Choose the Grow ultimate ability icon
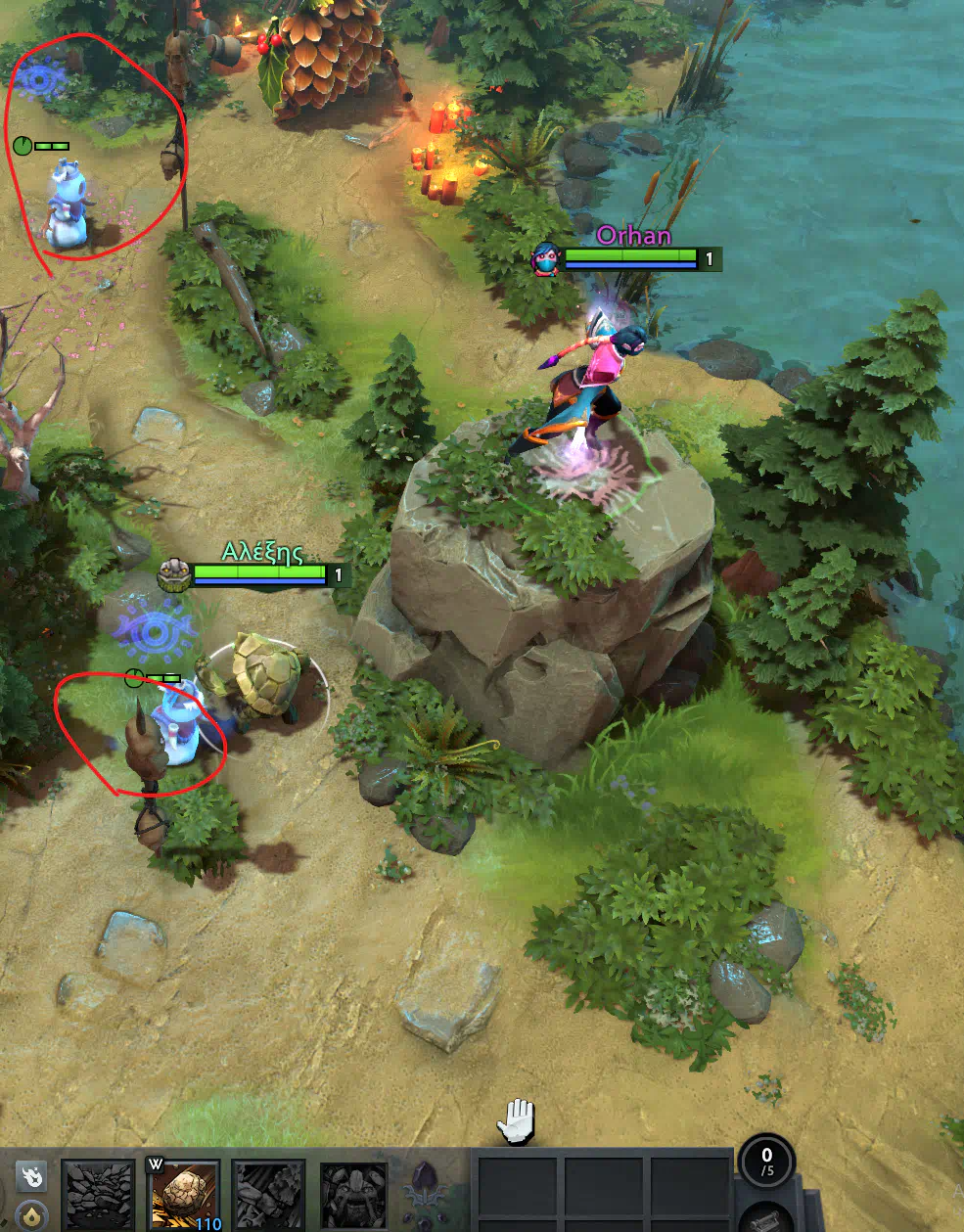Screen dimensions: 964x1232 point(354,1193)
